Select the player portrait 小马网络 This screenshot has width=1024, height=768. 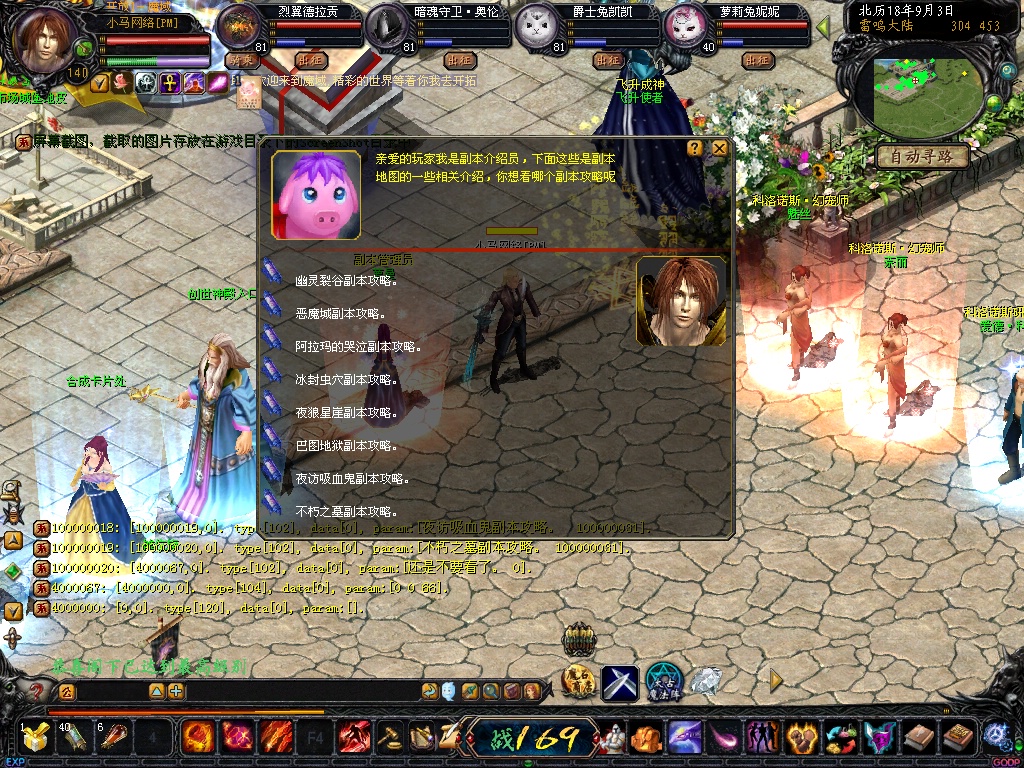coord(46,41)
